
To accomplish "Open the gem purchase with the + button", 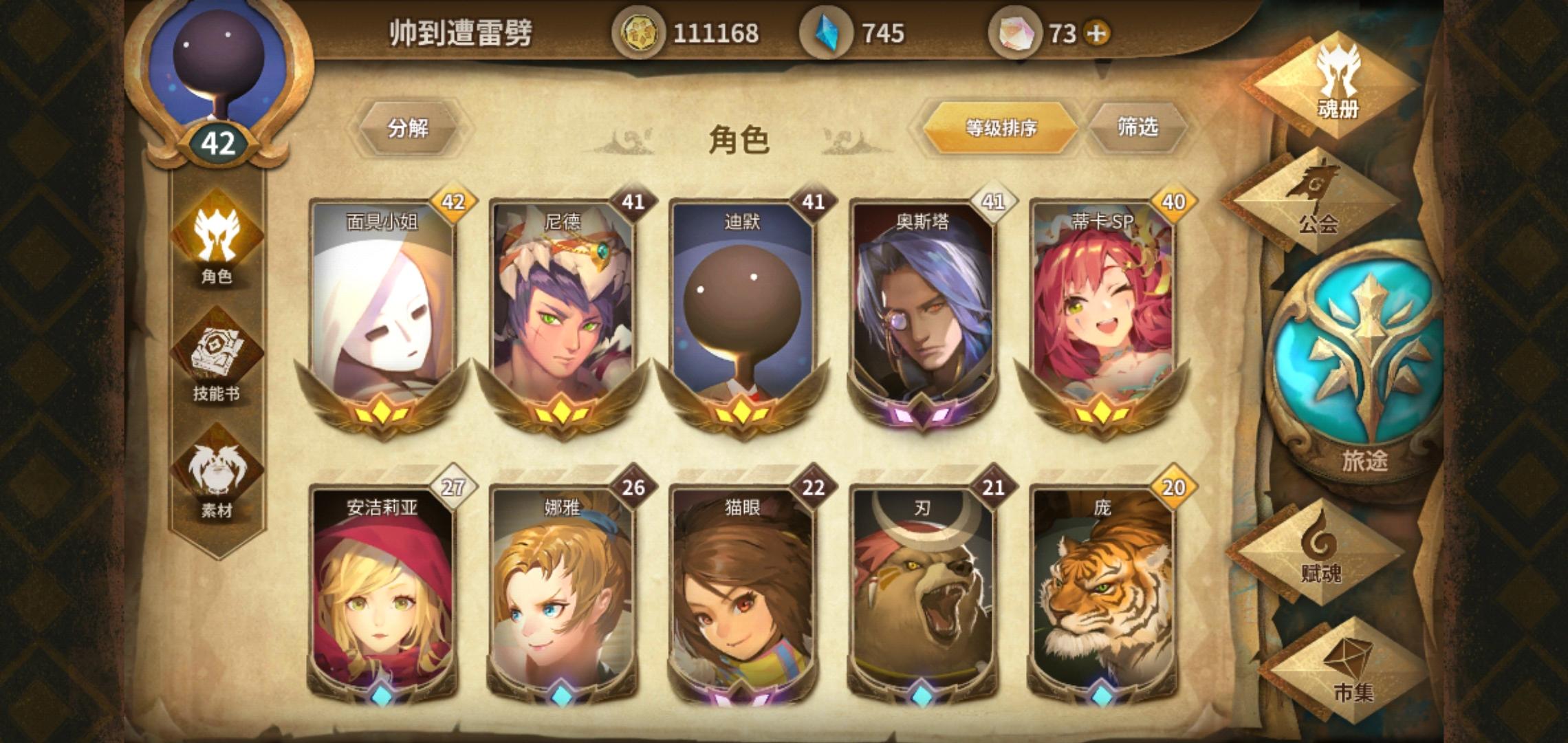I will (x=1097, y=31).
